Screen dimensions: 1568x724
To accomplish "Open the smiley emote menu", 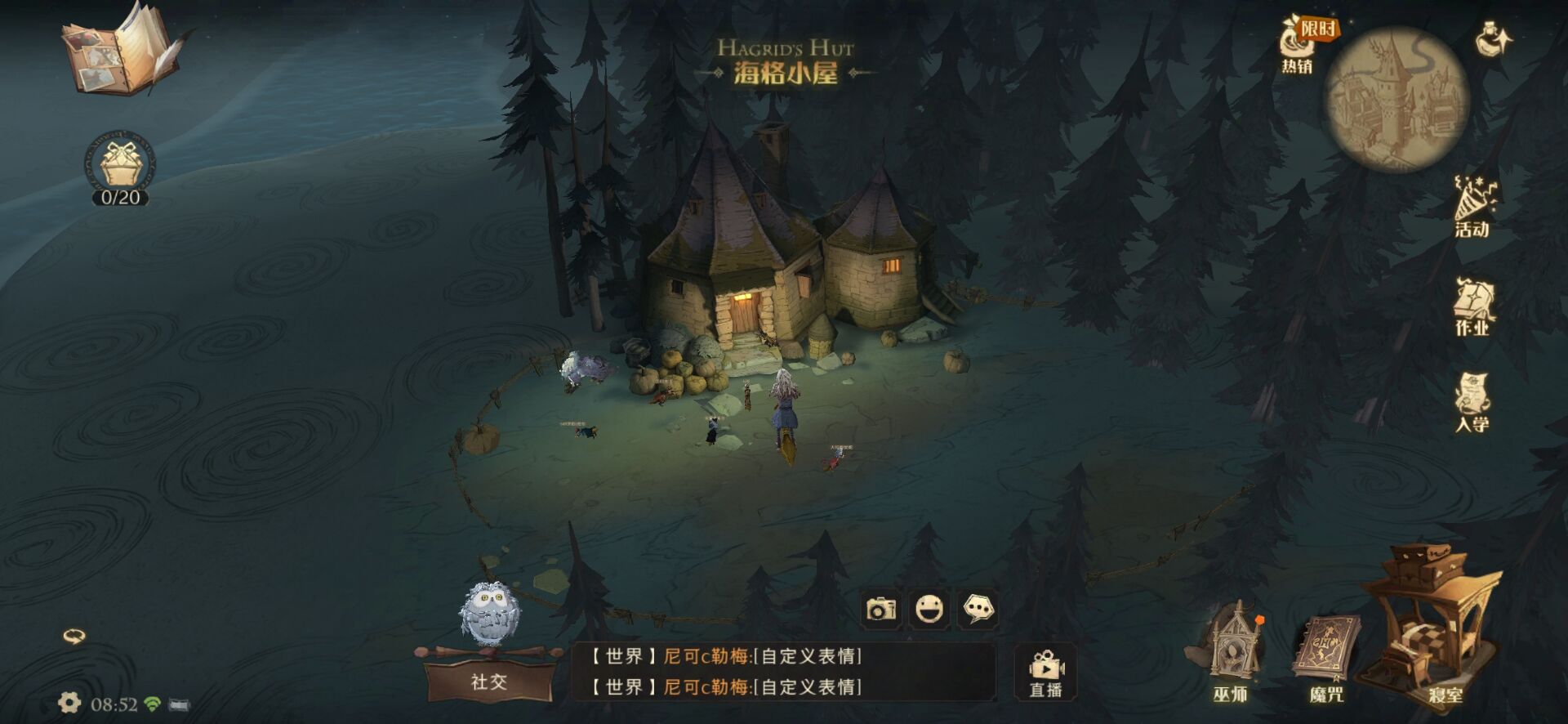I will (x=929, y=609).
